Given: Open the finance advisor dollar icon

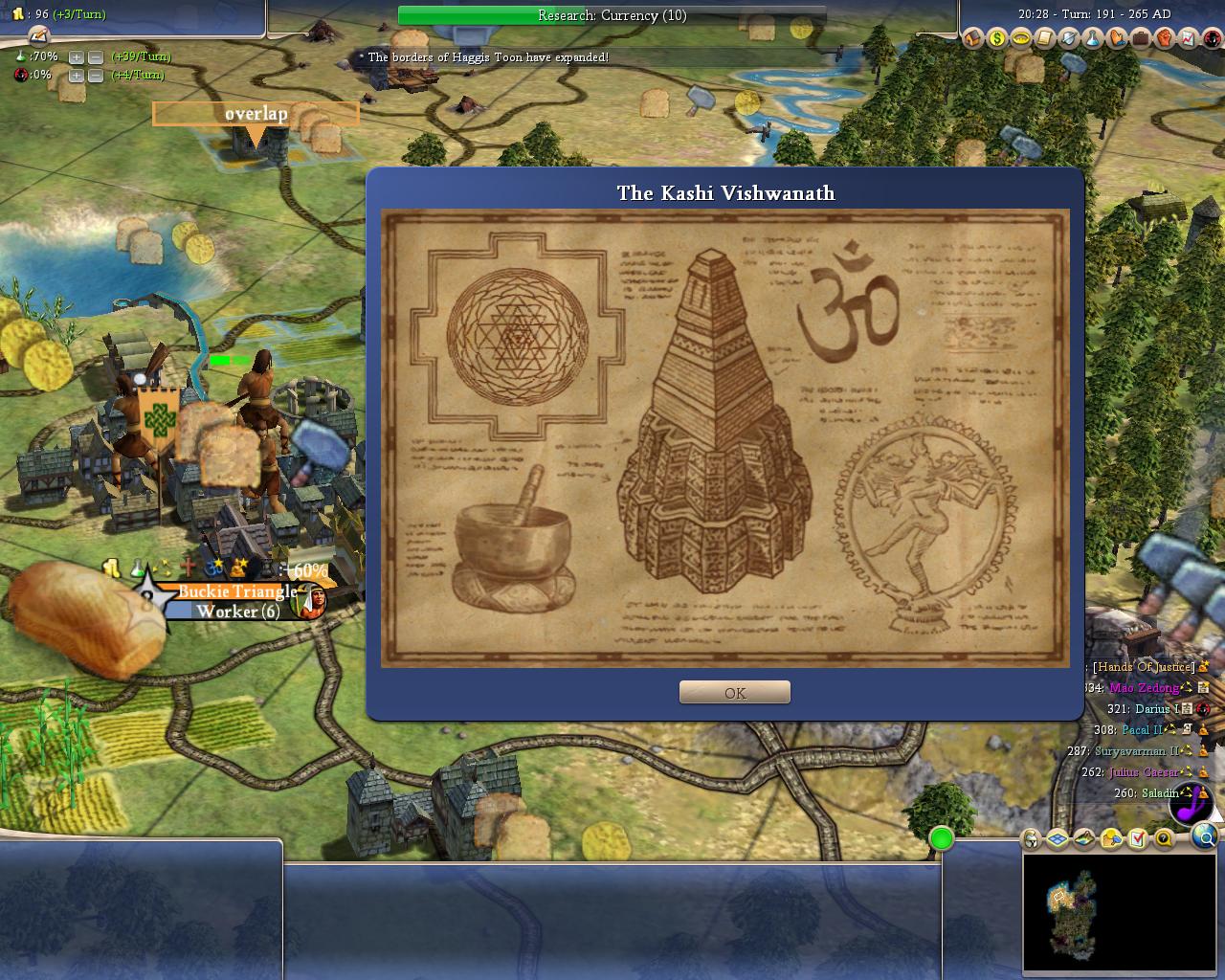Looking at the screenshot, I should pyautogui.click(x=997, y=39).
